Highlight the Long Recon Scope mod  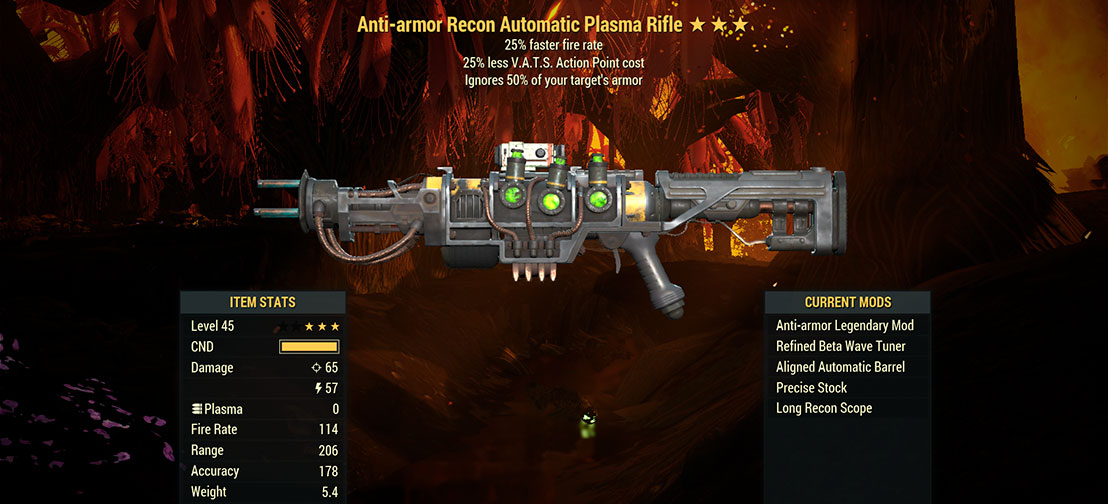[823, 408]
